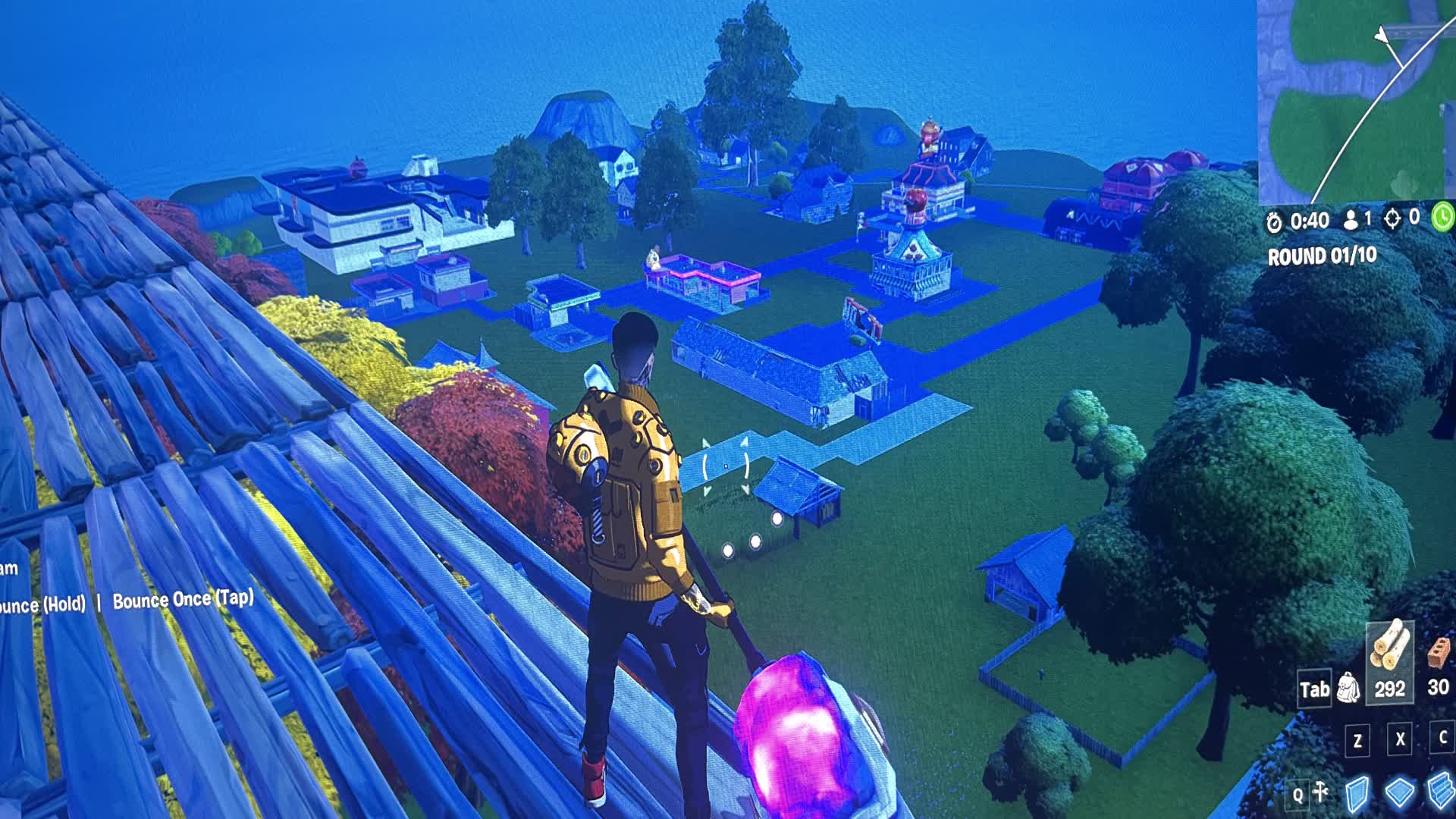Click the eliminations crosshair icon showing 0
1456x819 pixels.
(x=1392, y=220)
